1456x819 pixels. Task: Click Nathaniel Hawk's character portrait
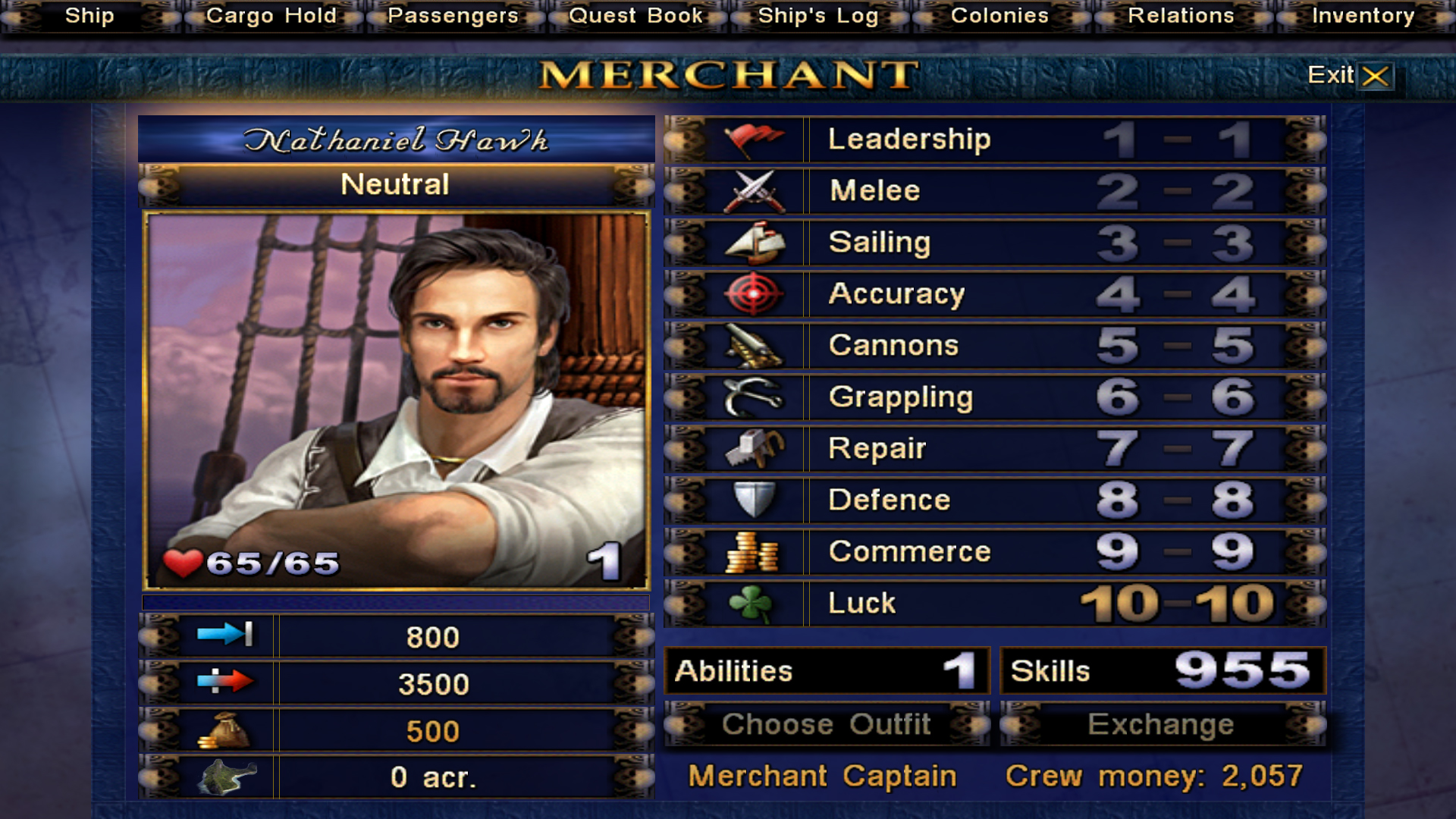click(396, 400)
